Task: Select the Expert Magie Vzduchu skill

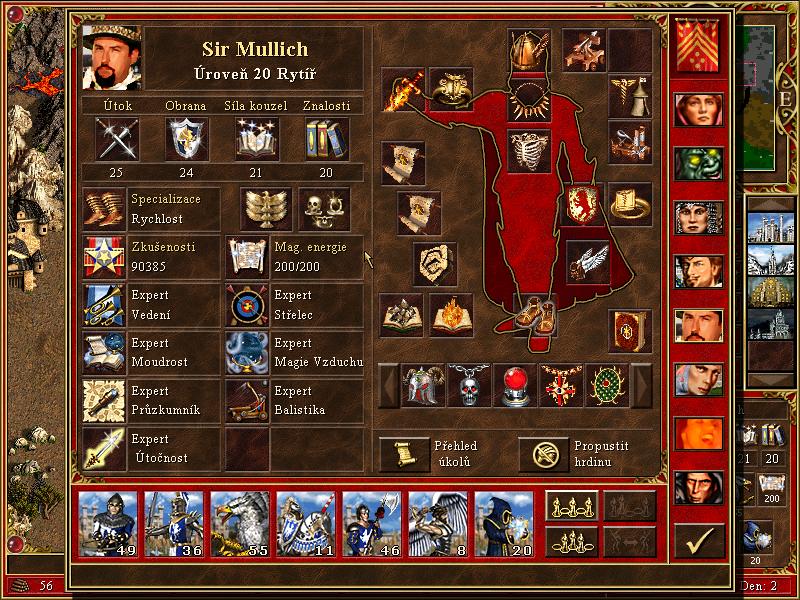Action: click(247, 353)
